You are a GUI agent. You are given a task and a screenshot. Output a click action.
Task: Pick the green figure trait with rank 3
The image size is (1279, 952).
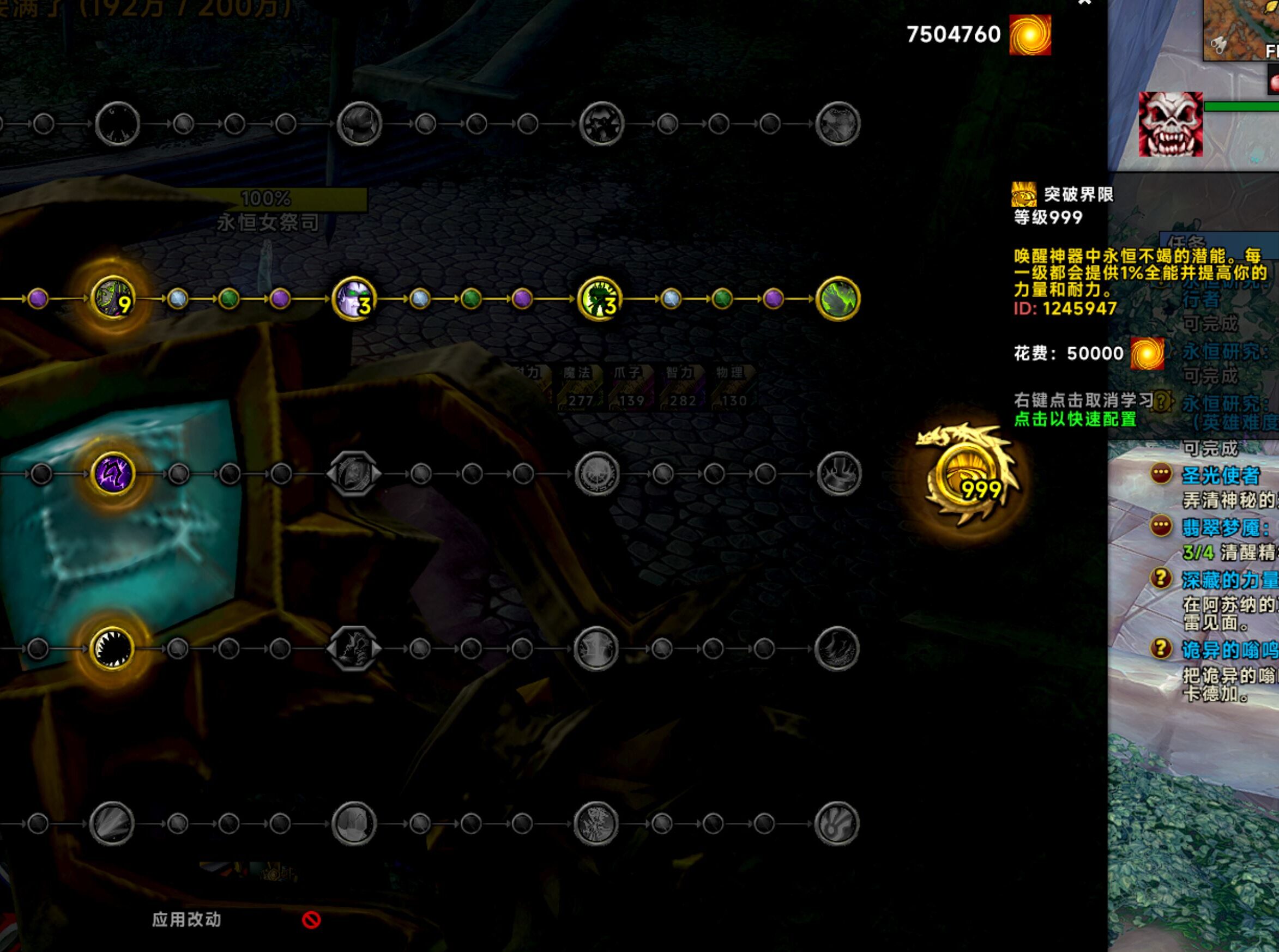(600, 299)
